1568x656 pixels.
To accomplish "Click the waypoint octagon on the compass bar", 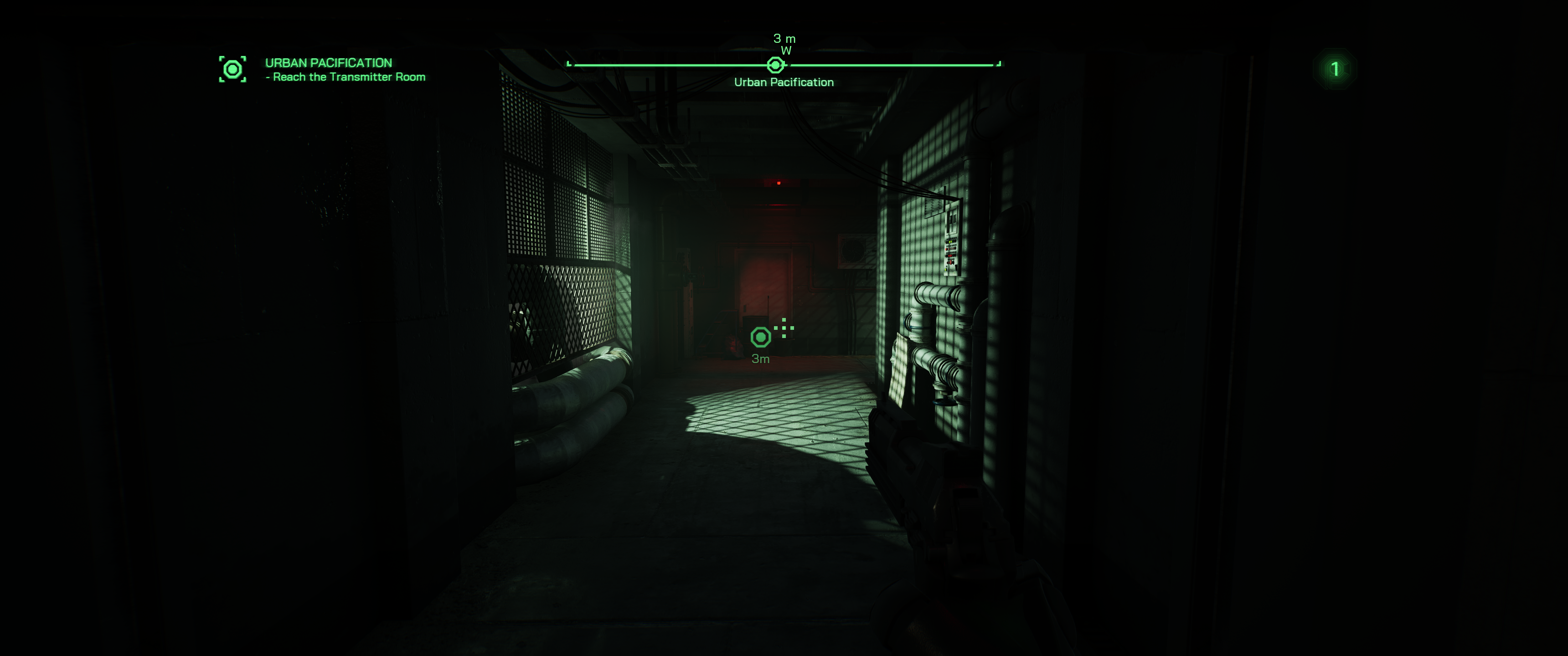I will [x=774, y=65].
